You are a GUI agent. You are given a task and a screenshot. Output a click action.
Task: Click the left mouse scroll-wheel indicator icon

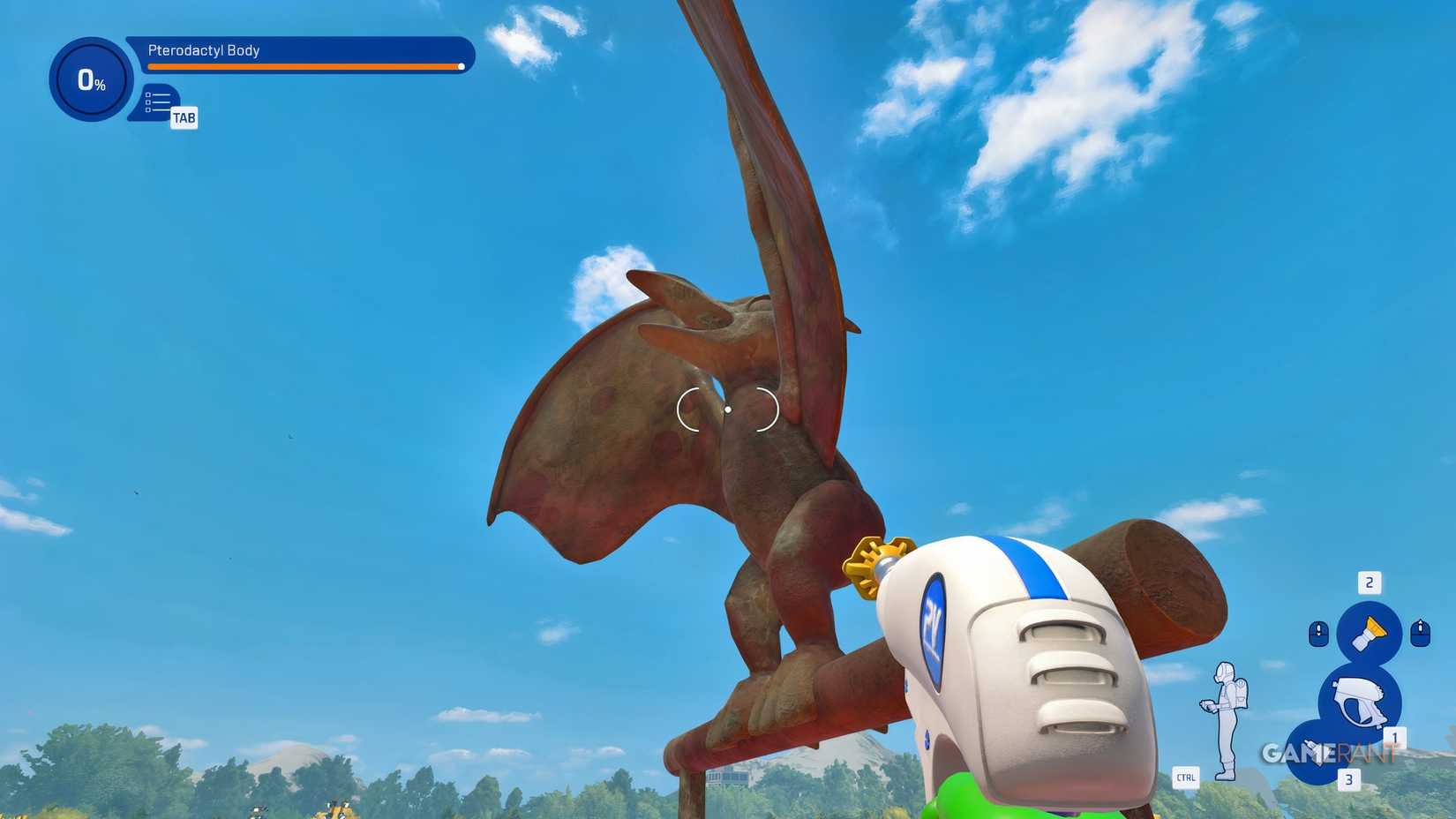pyautogui.click(x=1318, y=632)
